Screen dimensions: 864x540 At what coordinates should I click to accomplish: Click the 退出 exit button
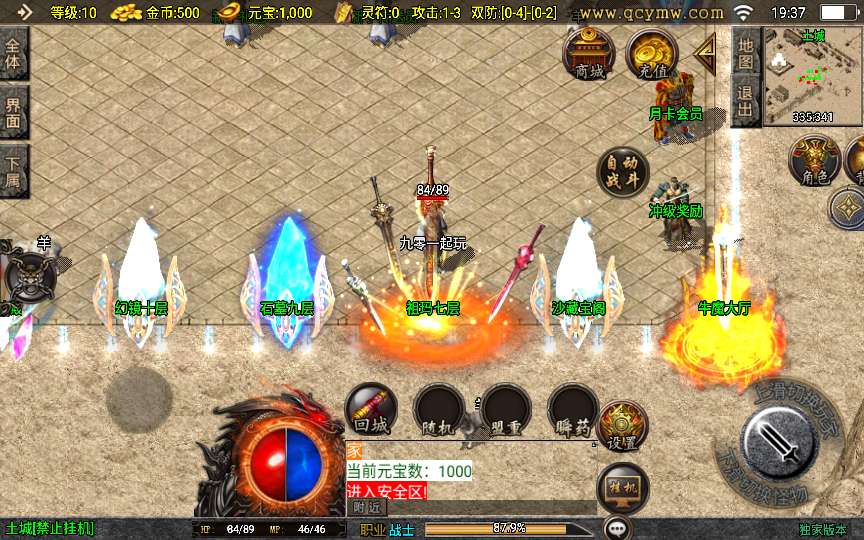coord(745,102)
